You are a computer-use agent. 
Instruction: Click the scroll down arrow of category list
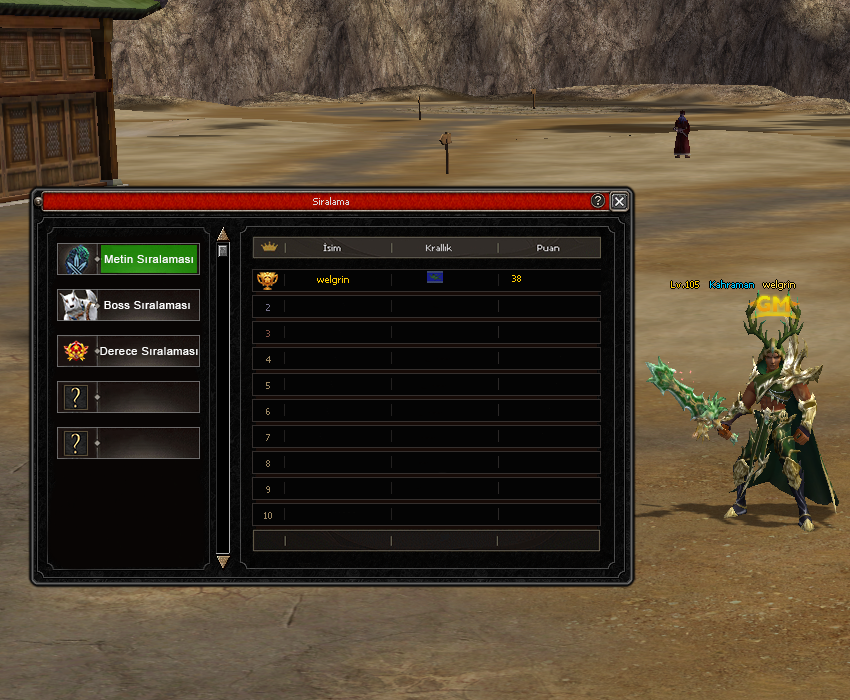[223, 562]
